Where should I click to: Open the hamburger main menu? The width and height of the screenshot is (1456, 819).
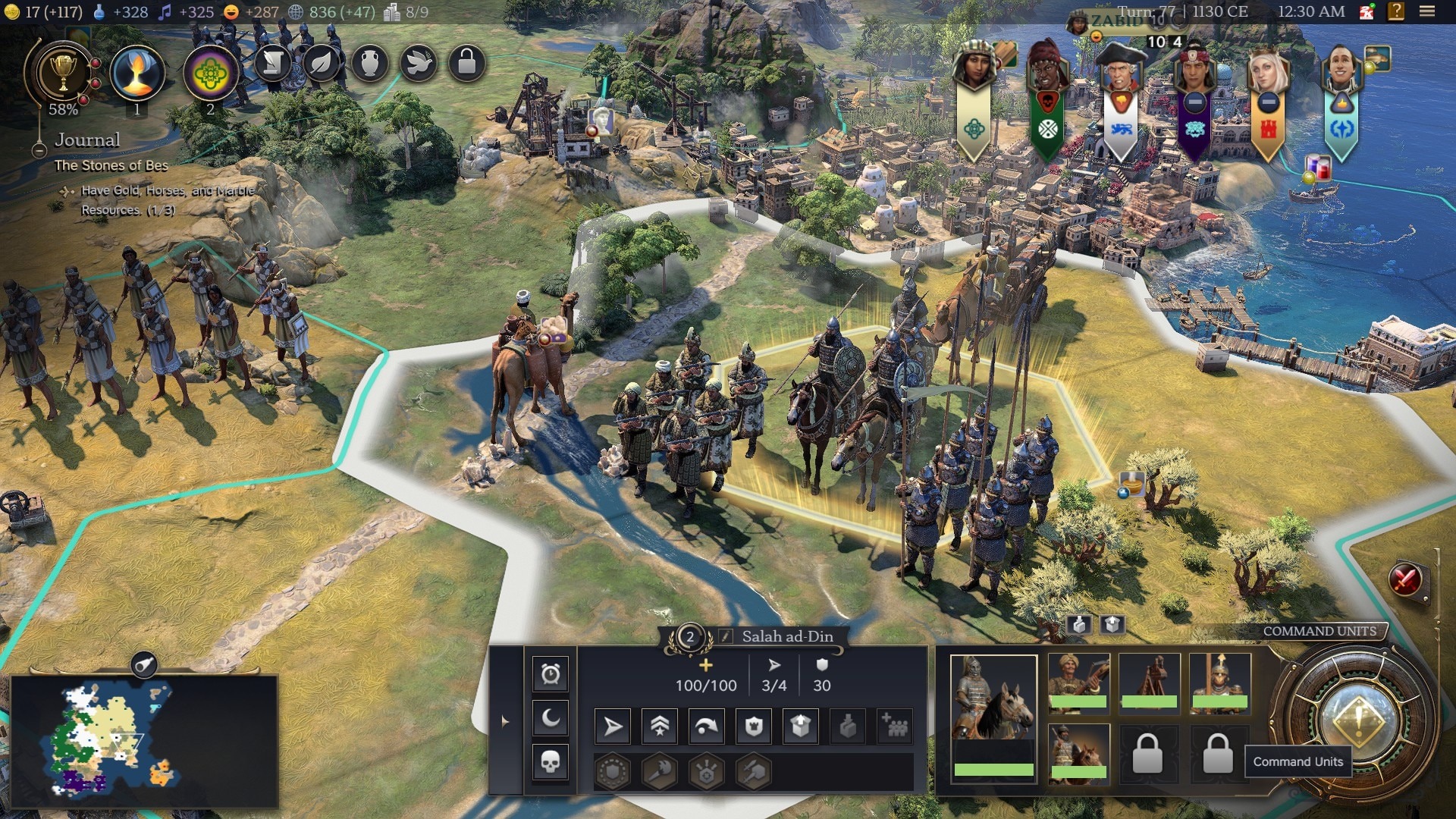coord(1427,11)
